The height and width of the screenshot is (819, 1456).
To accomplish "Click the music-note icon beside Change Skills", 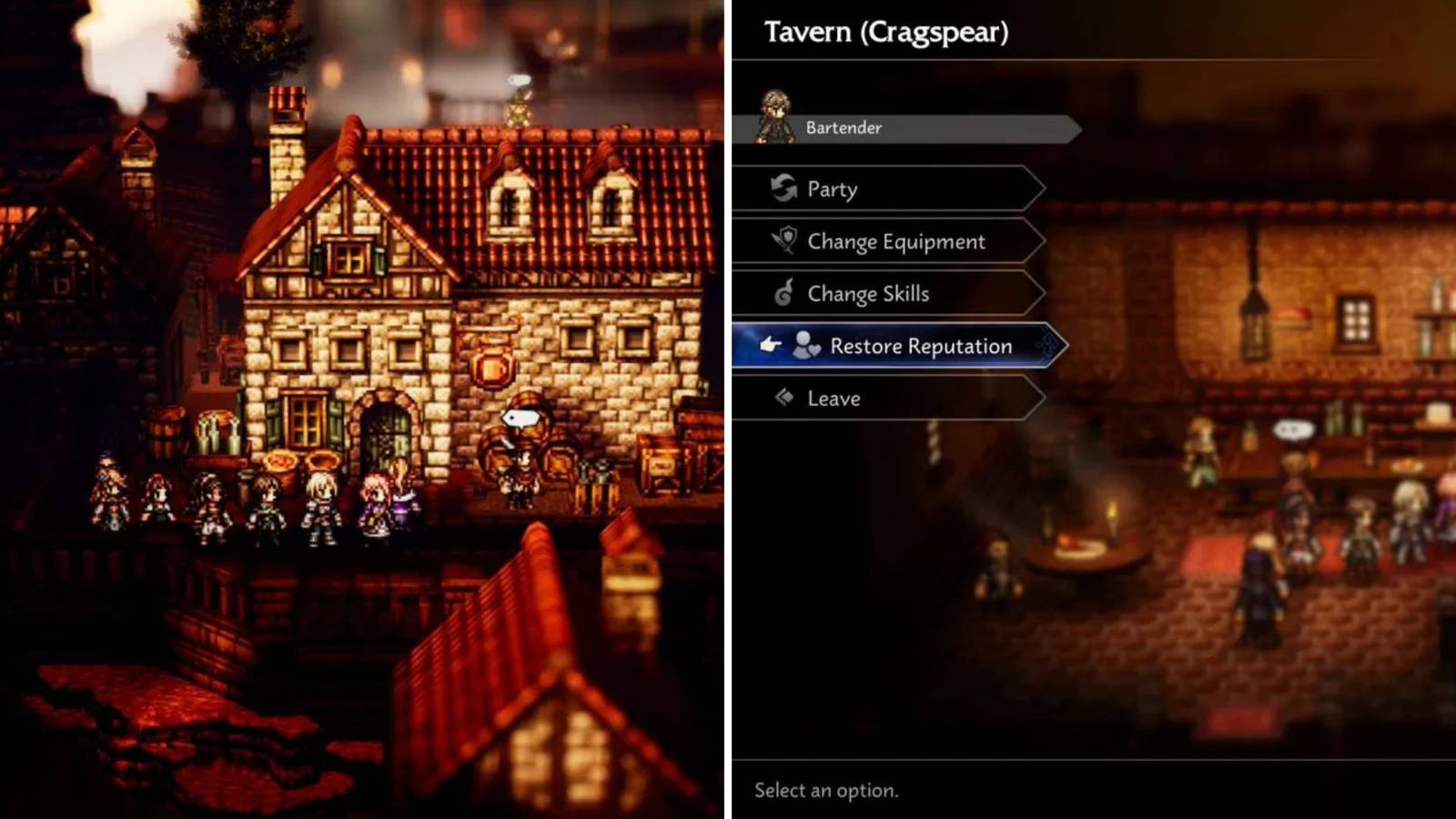I will click(x=788, y=293).
